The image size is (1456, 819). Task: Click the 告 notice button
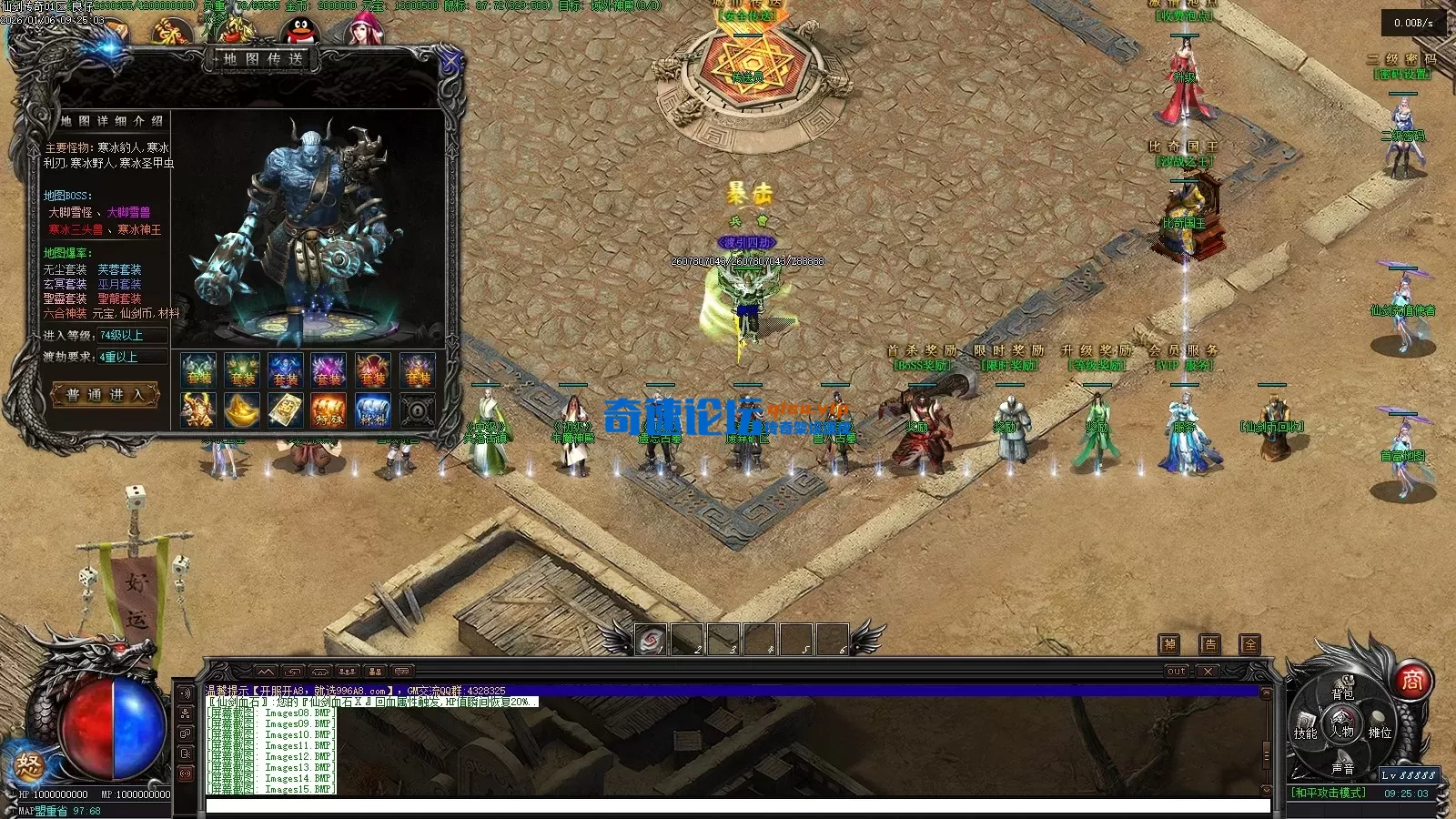click(x=1210, y=644)
